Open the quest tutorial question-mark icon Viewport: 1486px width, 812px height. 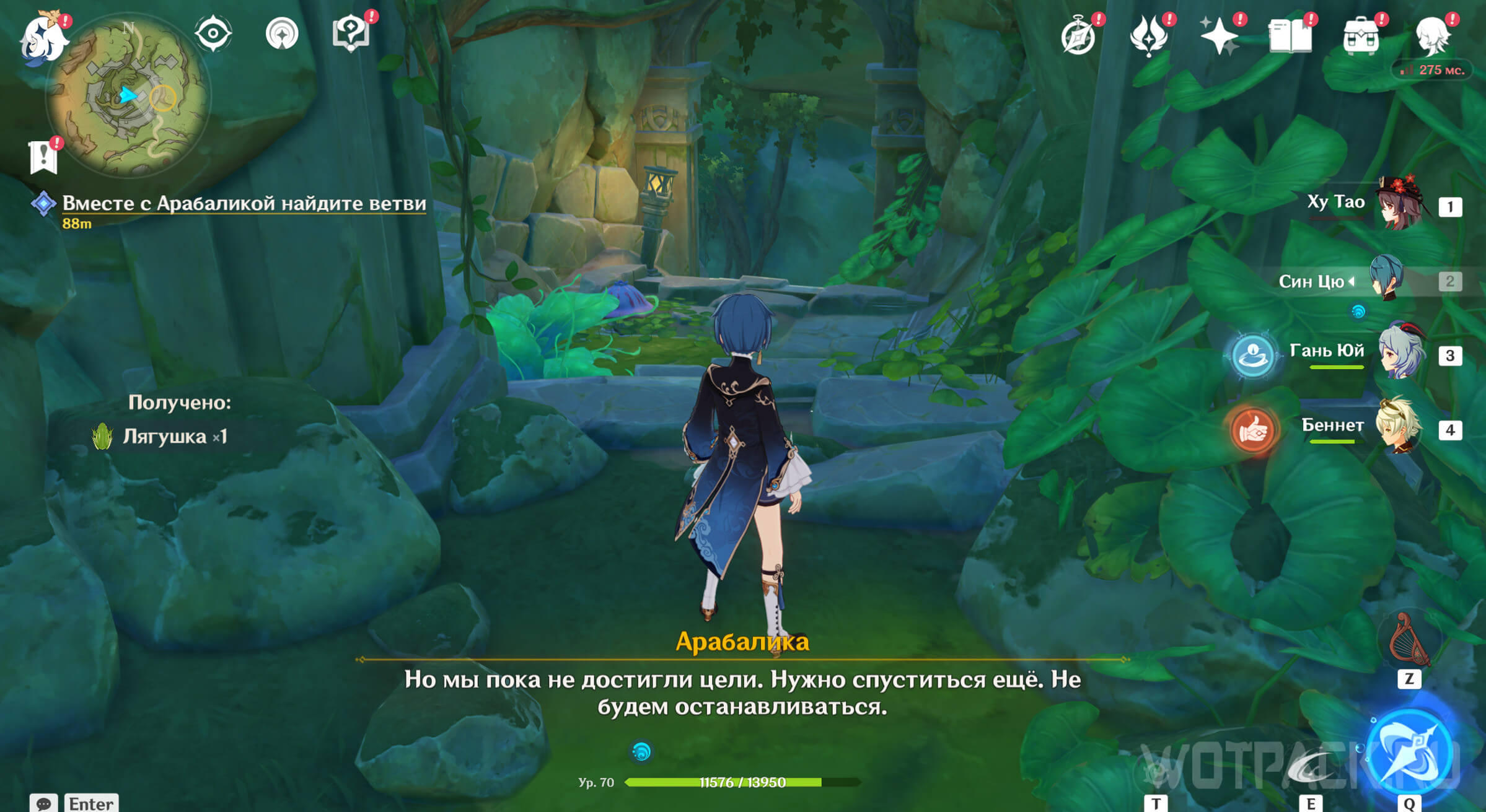351,33
